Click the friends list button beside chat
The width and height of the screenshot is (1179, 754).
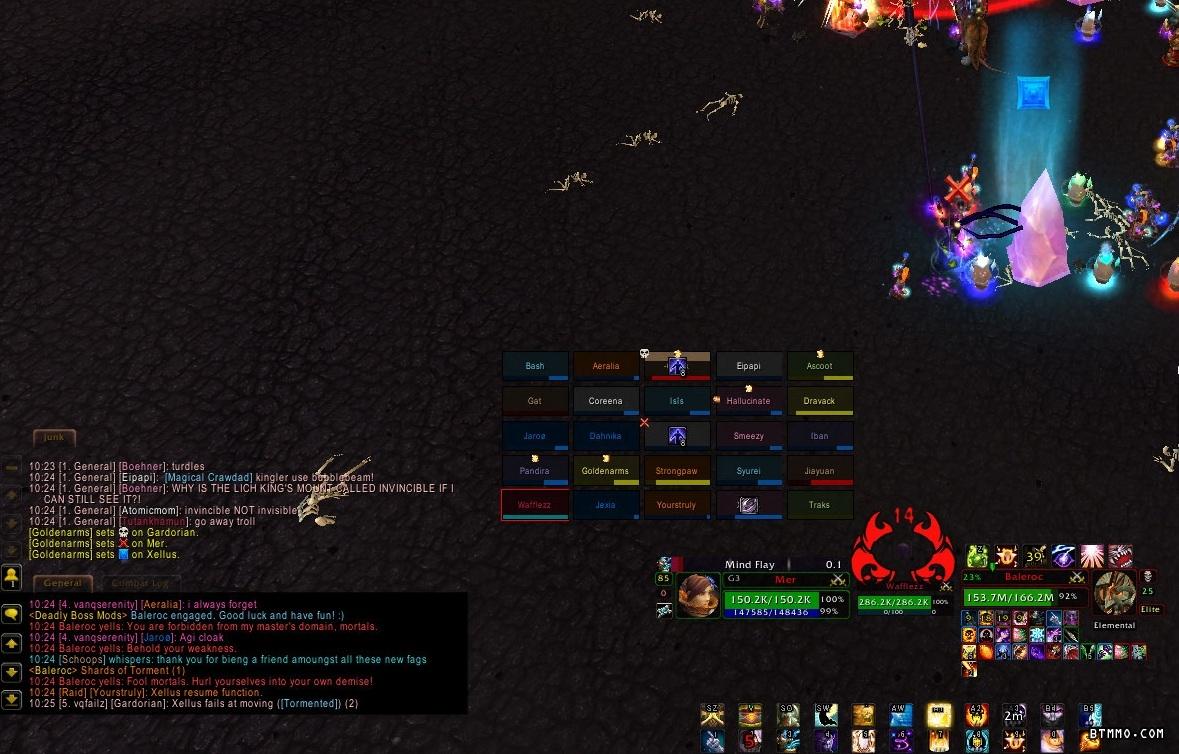[x=12, y=576]
